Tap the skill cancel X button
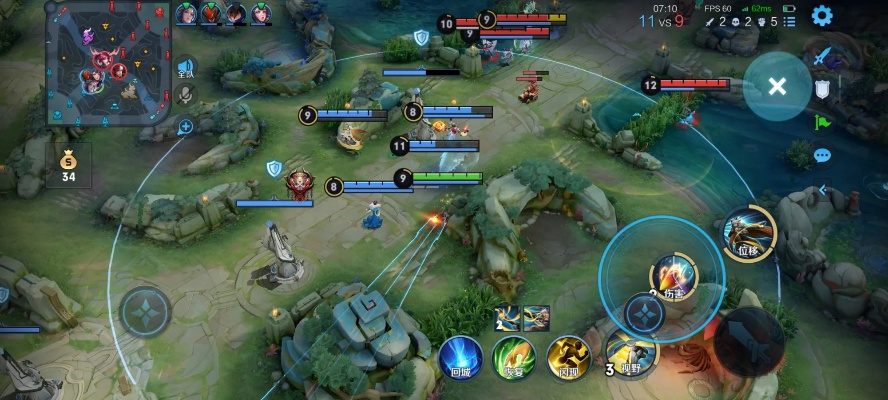 pos(777,85)
